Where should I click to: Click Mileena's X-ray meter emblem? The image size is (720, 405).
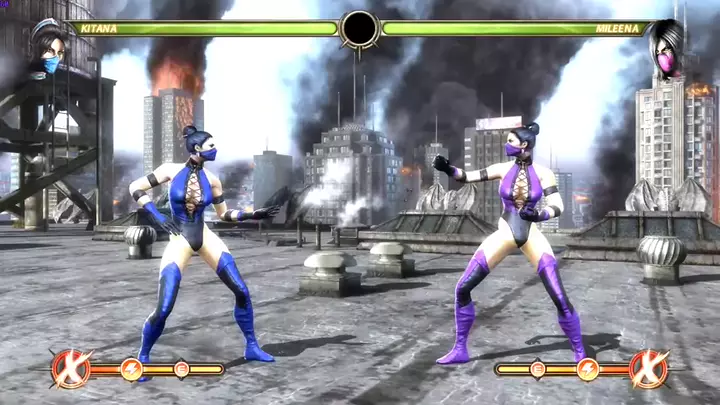pyautogui.click(x=648, y=368)
